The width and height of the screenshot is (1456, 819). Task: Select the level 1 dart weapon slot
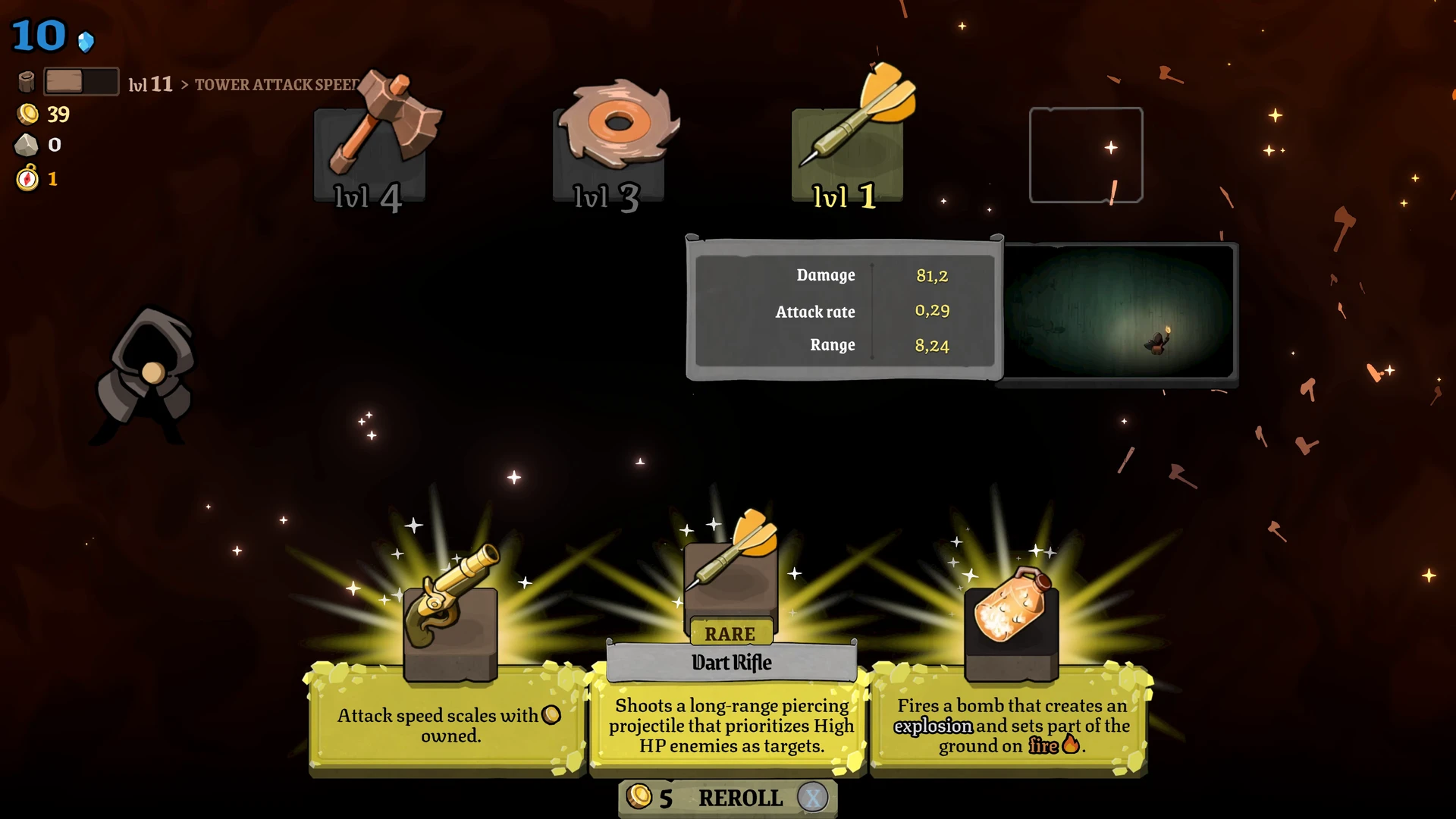[x=847, y=154]
